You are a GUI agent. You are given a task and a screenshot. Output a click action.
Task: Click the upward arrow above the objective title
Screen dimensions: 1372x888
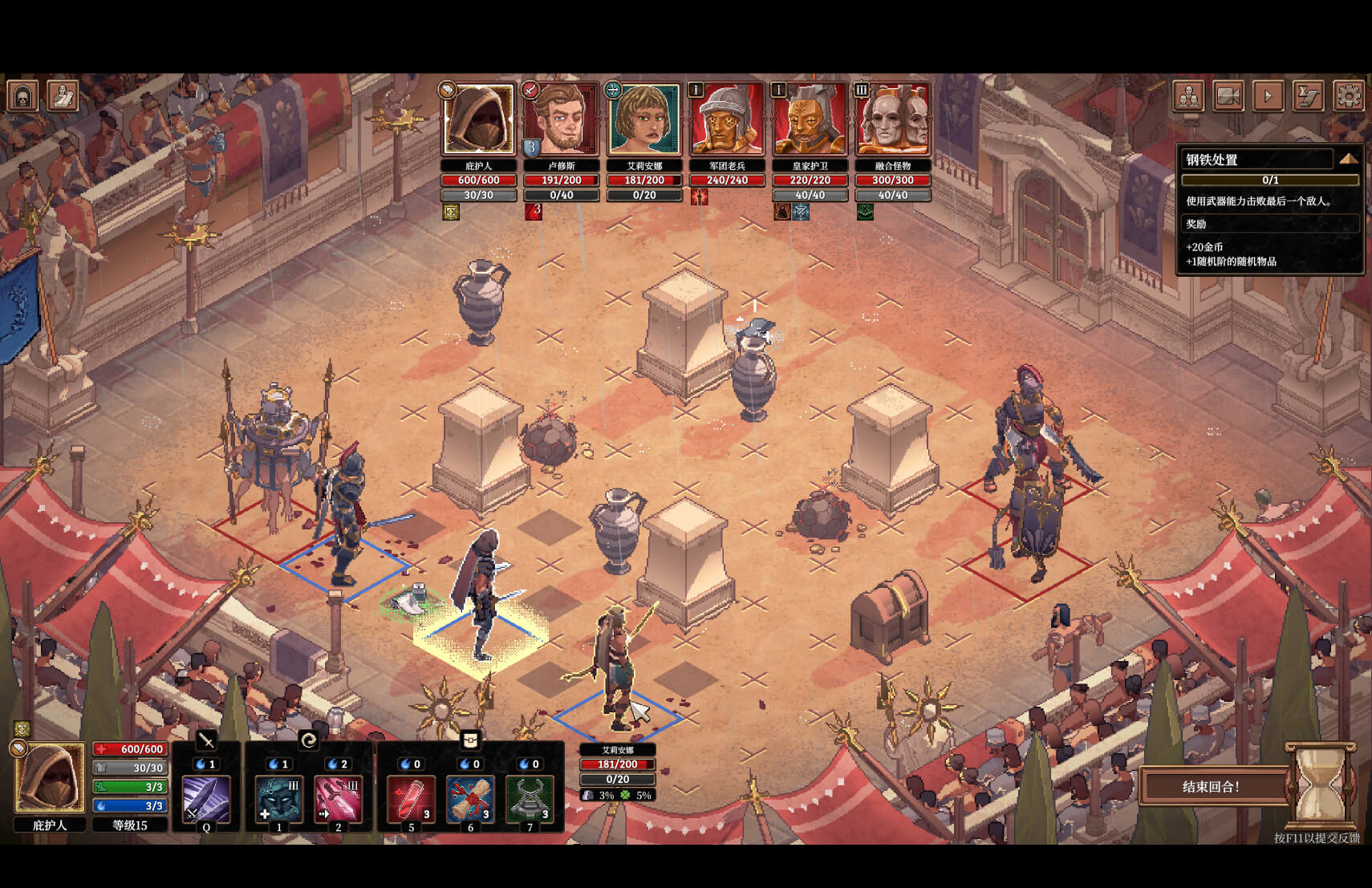1351,157
